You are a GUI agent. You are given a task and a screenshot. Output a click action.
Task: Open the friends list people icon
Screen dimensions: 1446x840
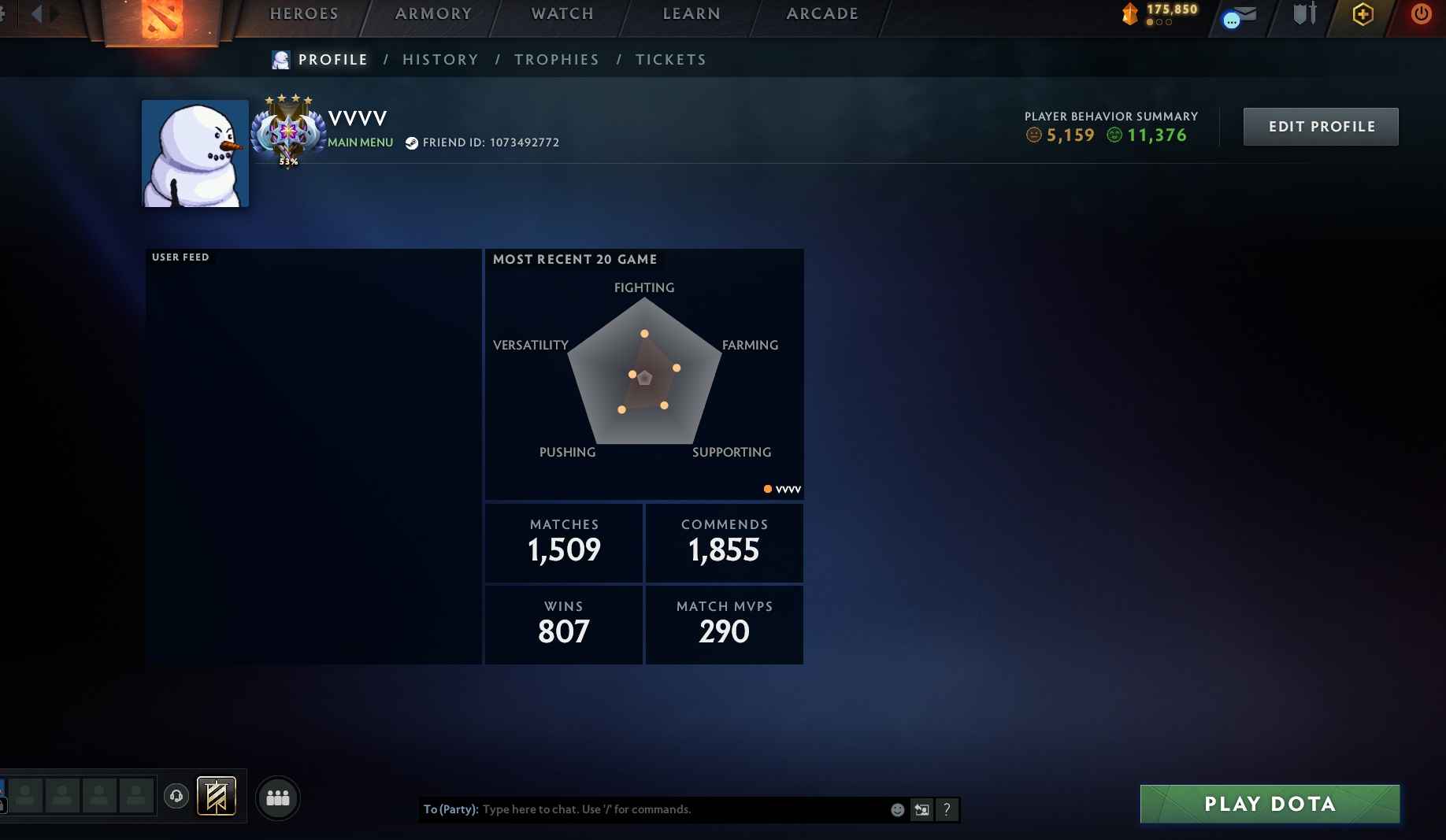click(x=277, y=797)
